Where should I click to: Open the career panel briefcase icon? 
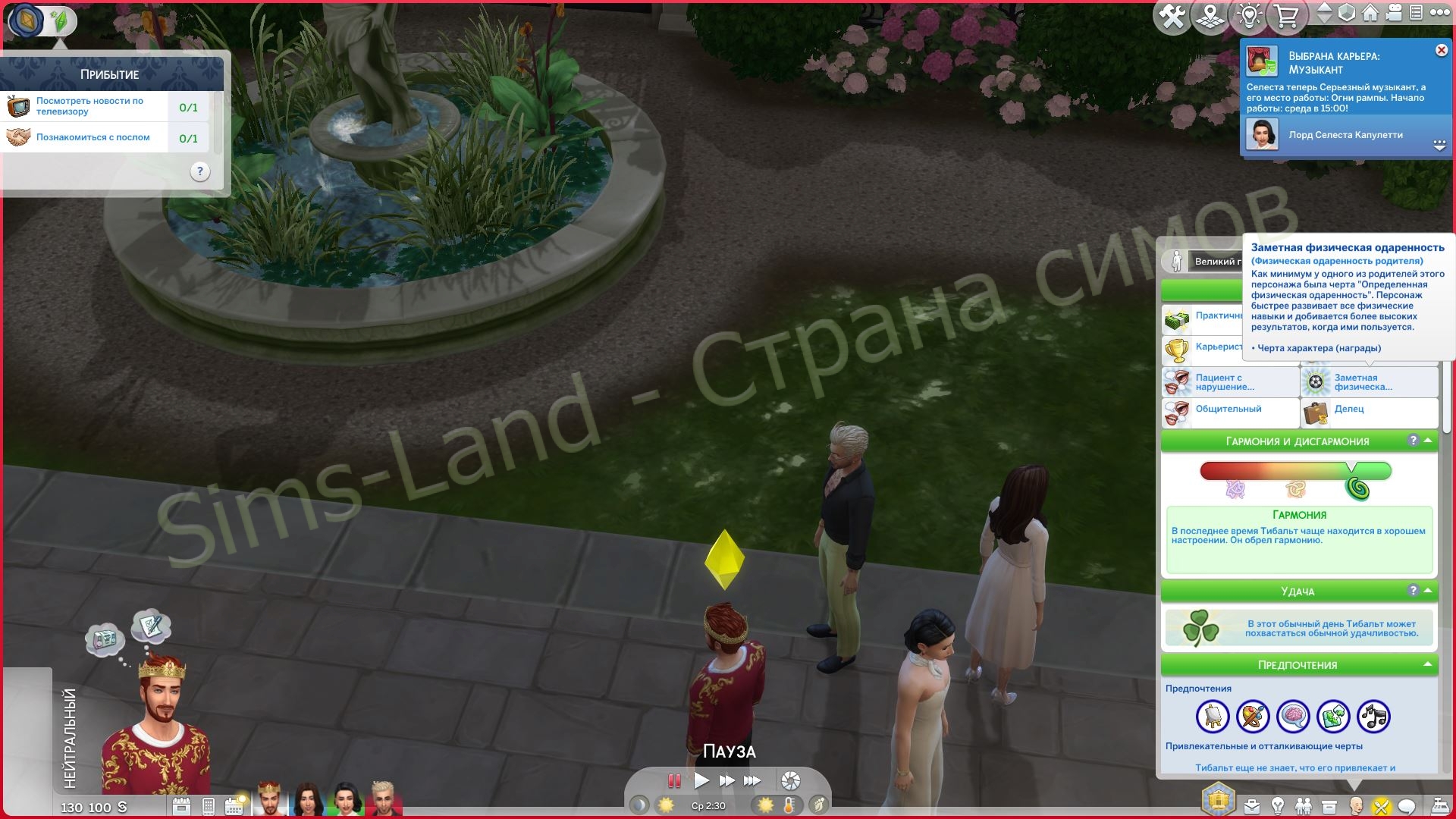tap(1251, 805)
